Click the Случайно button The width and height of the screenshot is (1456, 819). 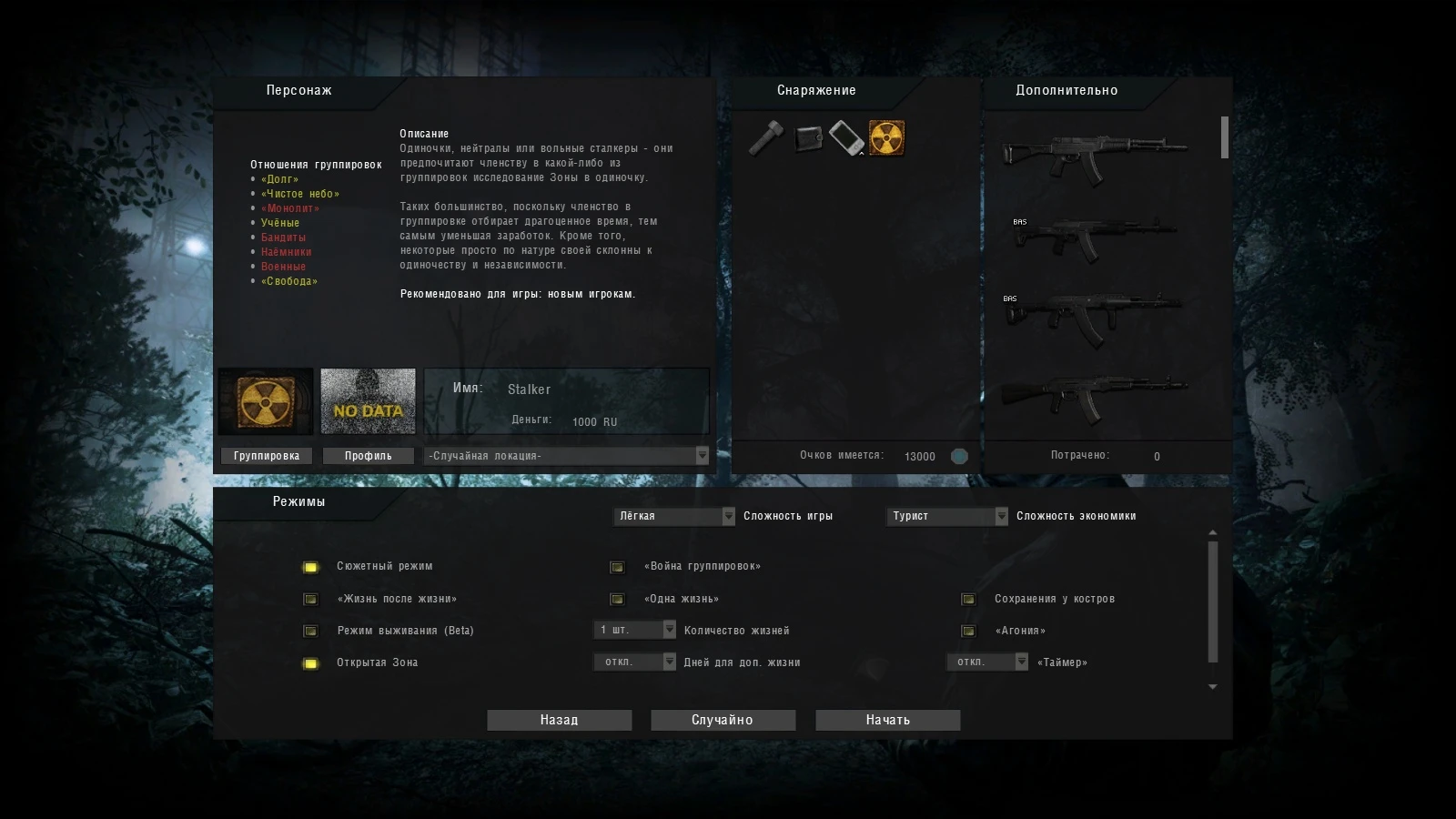pos(723,720)
